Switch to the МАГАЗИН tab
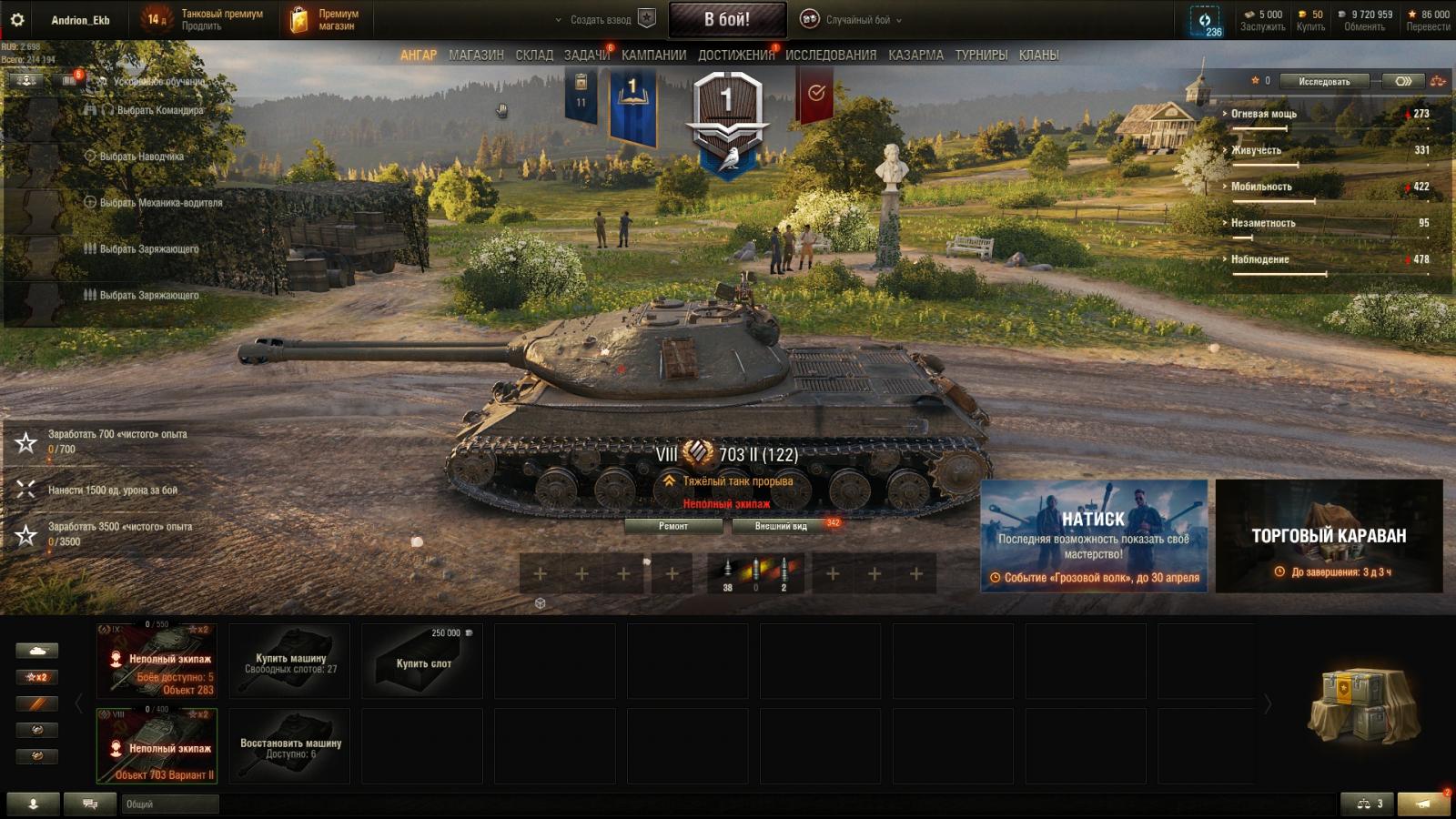Viewport: 1456px width, 819px height. (x=476, y=56)
